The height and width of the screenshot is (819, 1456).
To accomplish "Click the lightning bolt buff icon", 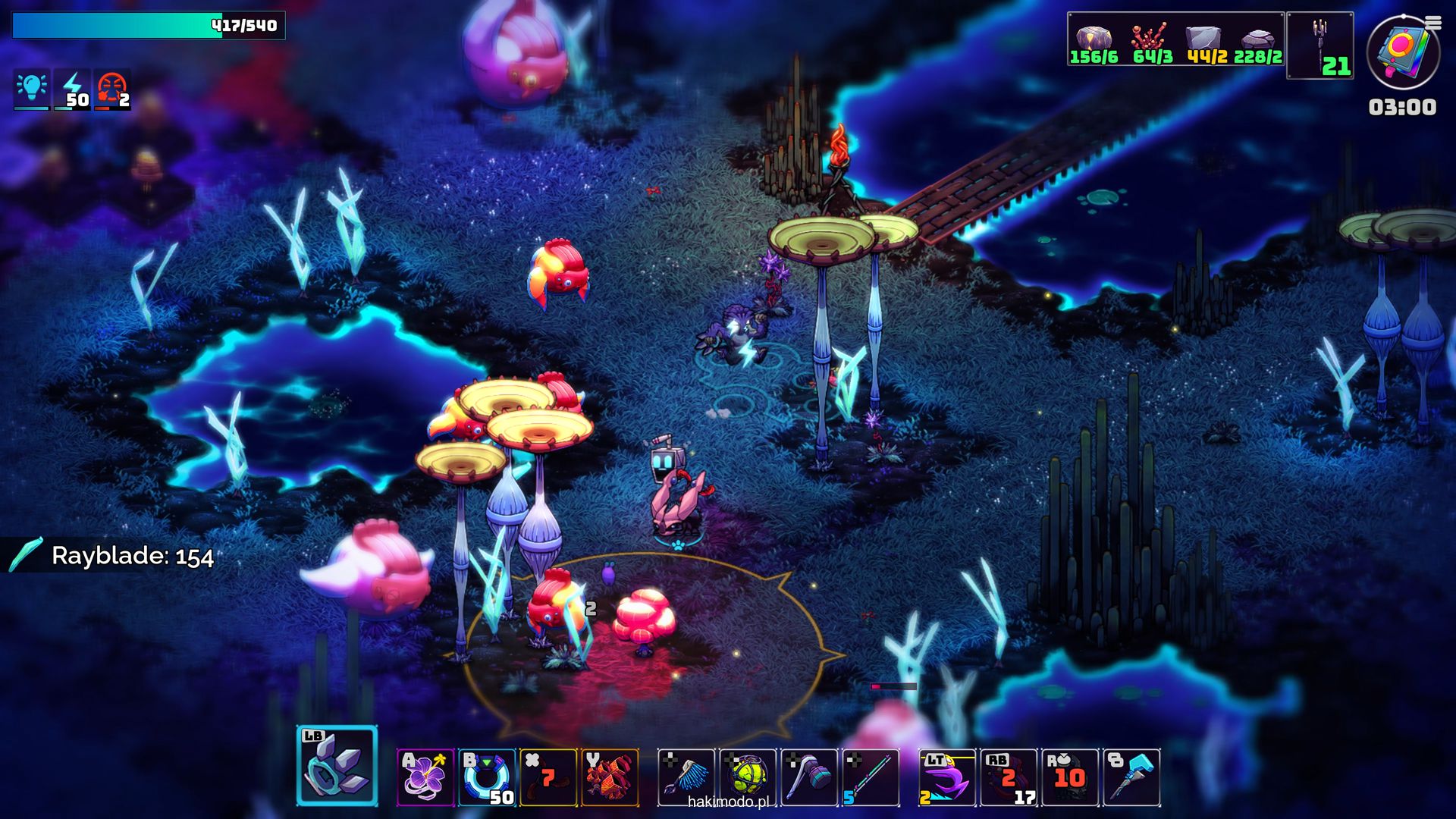I will point(73,89).
